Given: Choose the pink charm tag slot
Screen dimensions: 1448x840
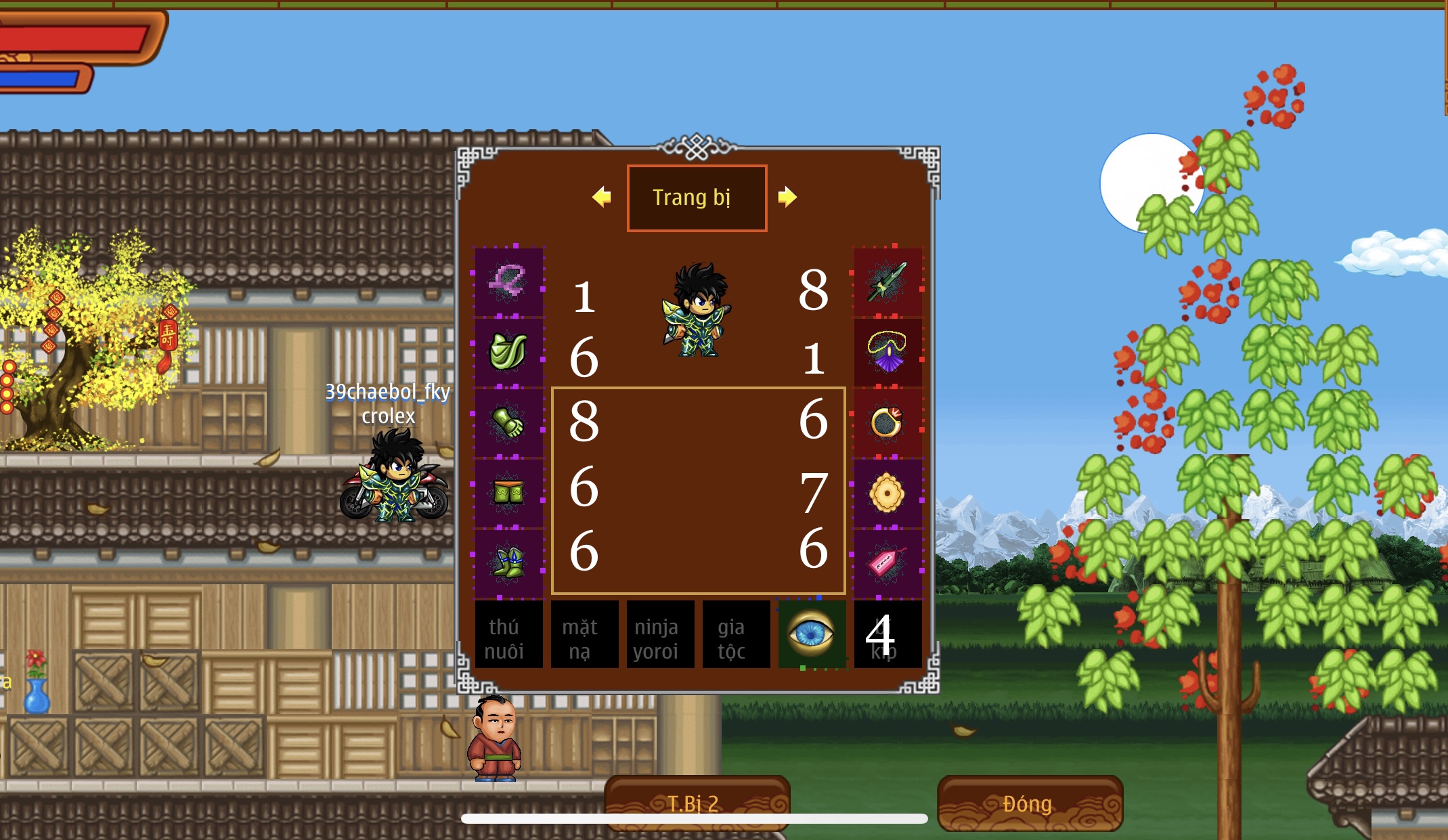Looking at the screenshot, I should 887,562.
